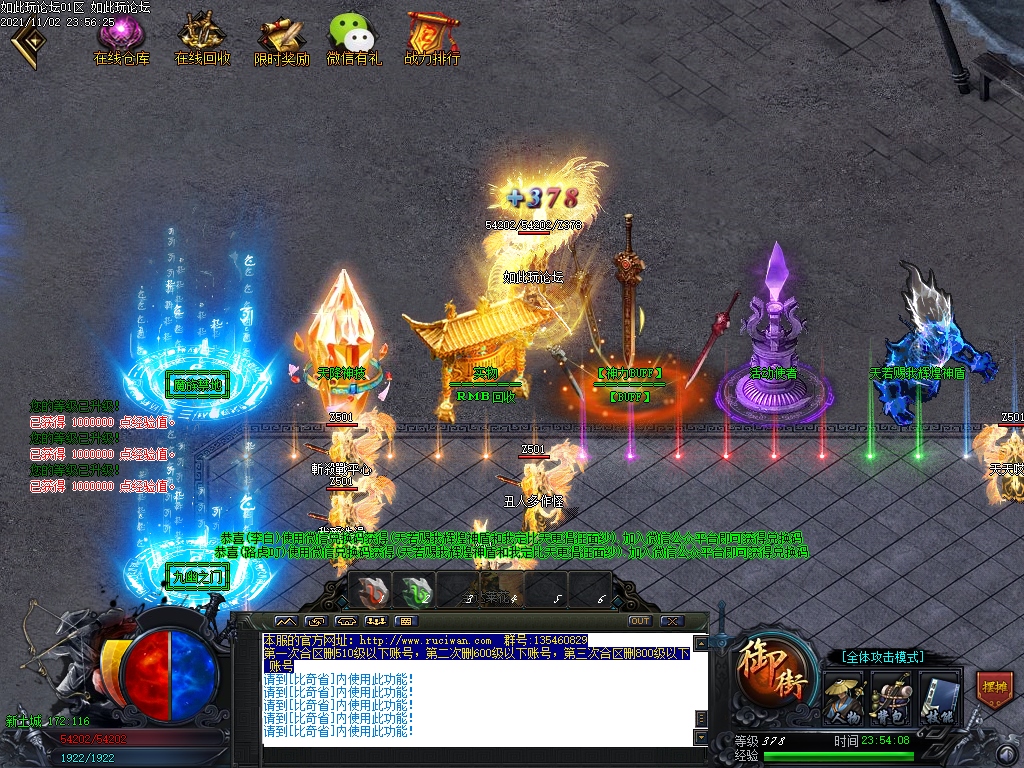Close the game with the X button

pyautogui.click(x=670, y=621)
